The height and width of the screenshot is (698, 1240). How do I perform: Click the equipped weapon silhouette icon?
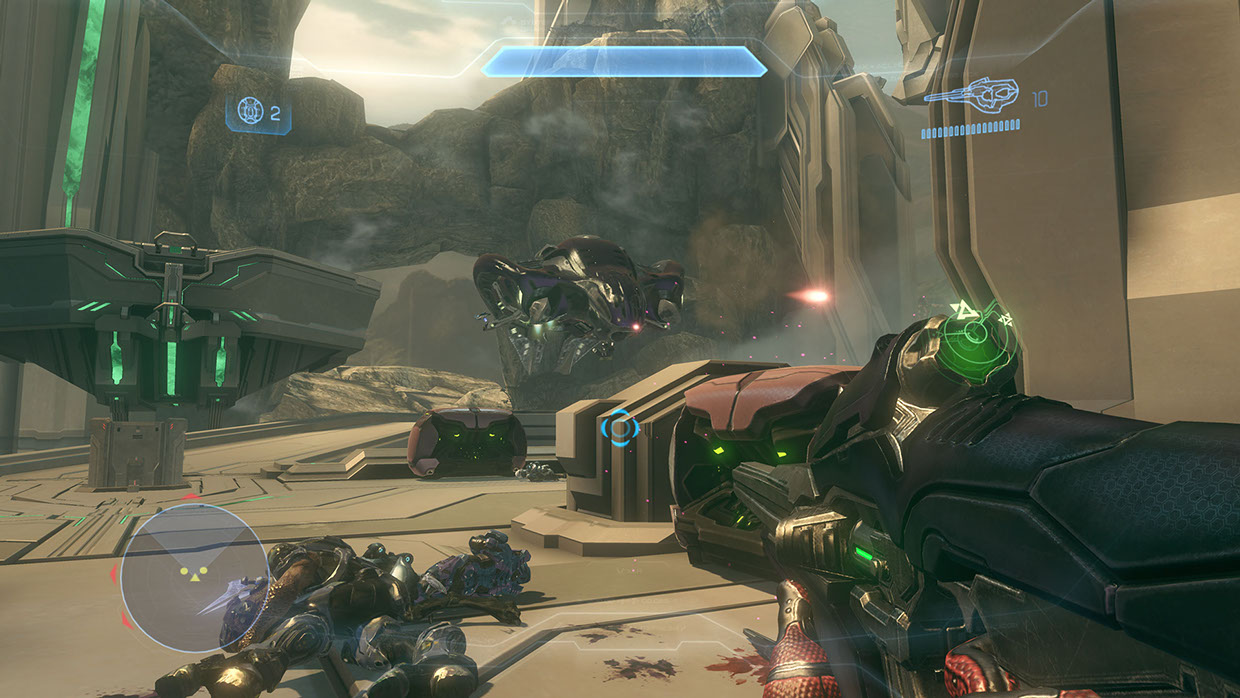[970, 97]
